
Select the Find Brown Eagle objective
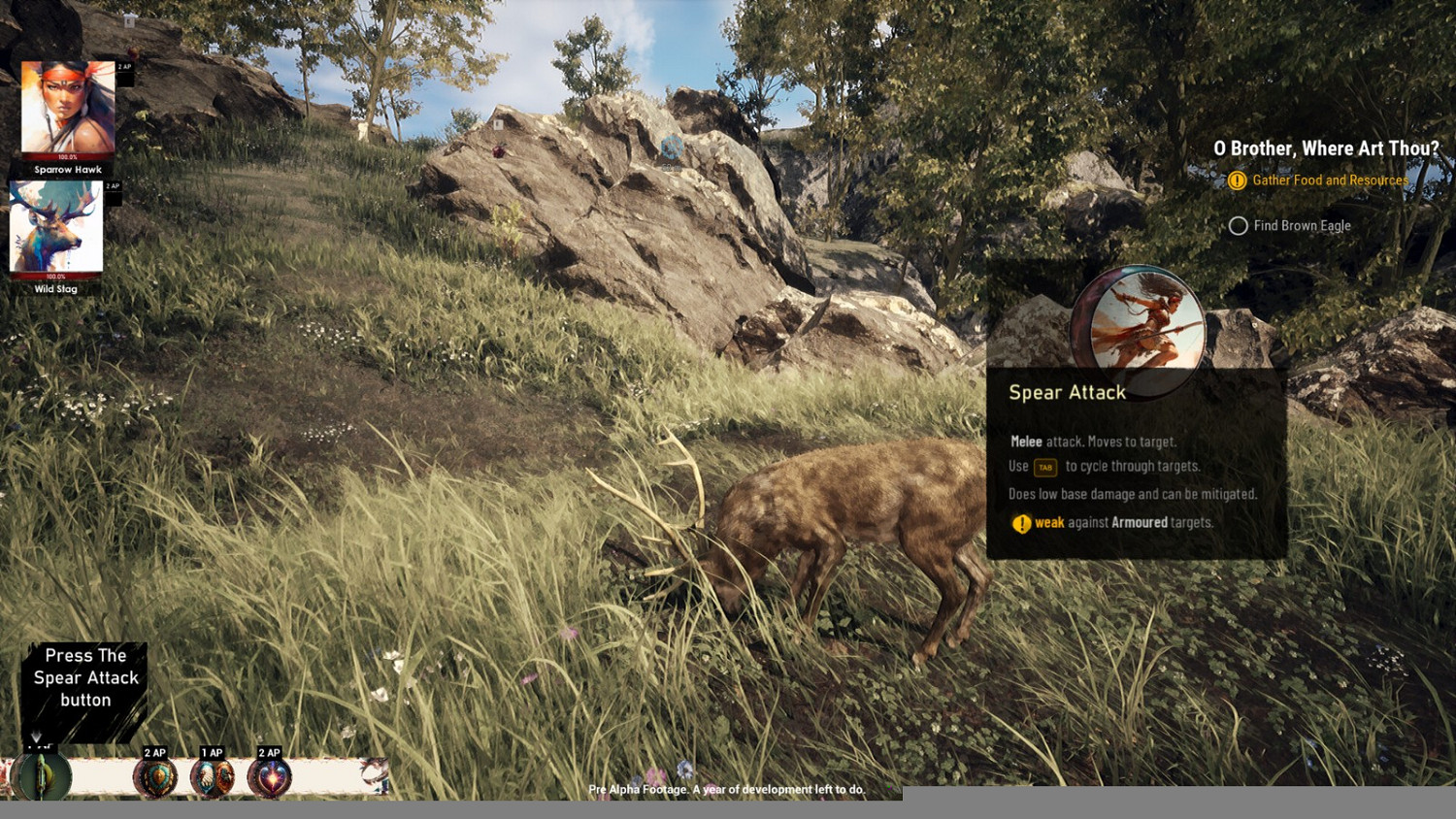click(1301, 226)
